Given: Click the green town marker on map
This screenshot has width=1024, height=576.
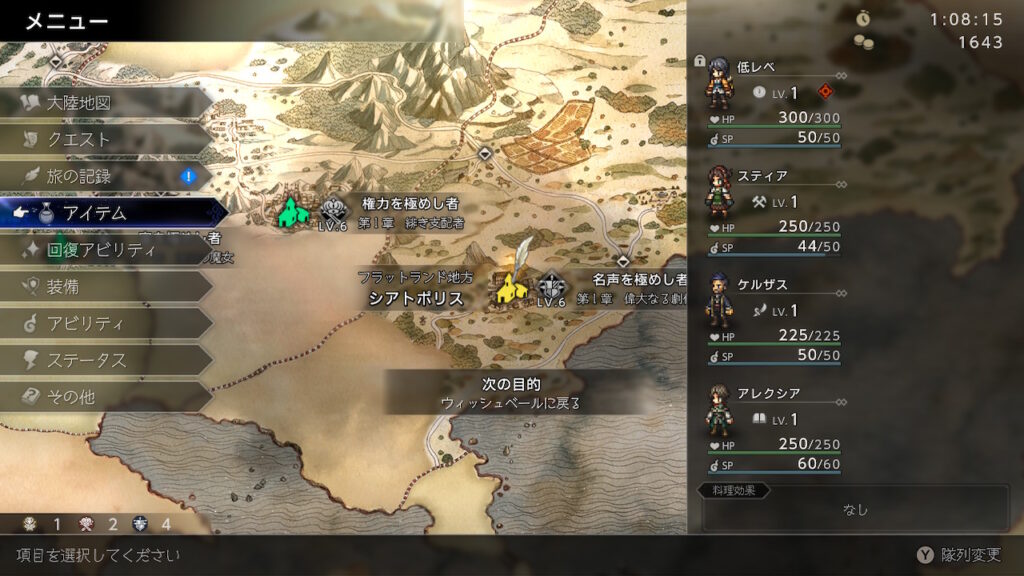Looking at the screenshot, I should coord(291,211).
